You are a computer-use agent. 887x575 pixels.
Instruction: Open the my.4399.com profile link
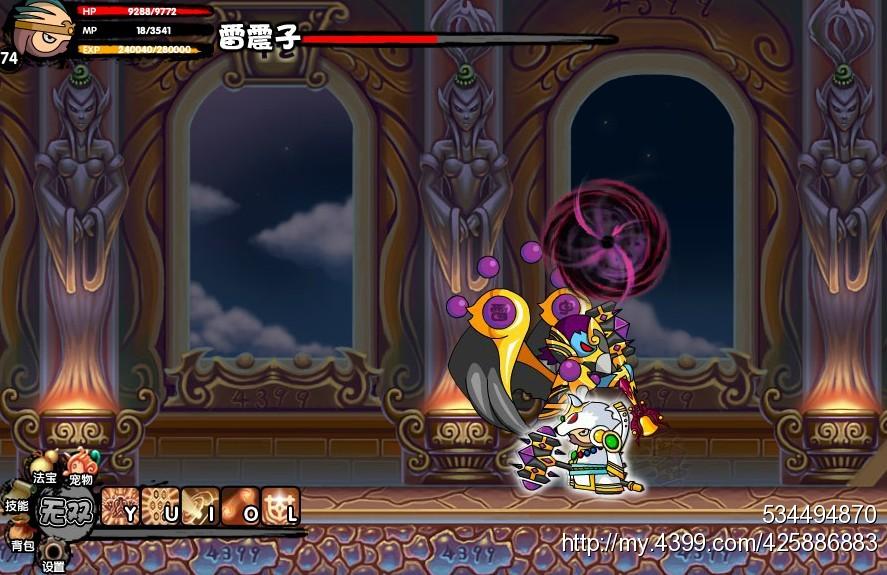(x=718, y=544)
